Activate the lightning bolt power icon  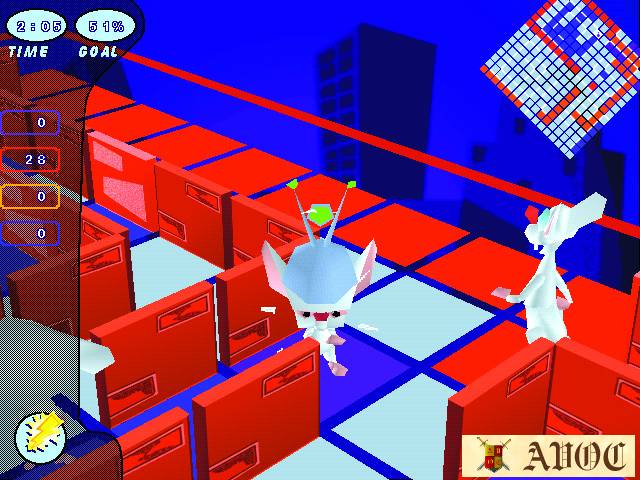pos(41,437)
